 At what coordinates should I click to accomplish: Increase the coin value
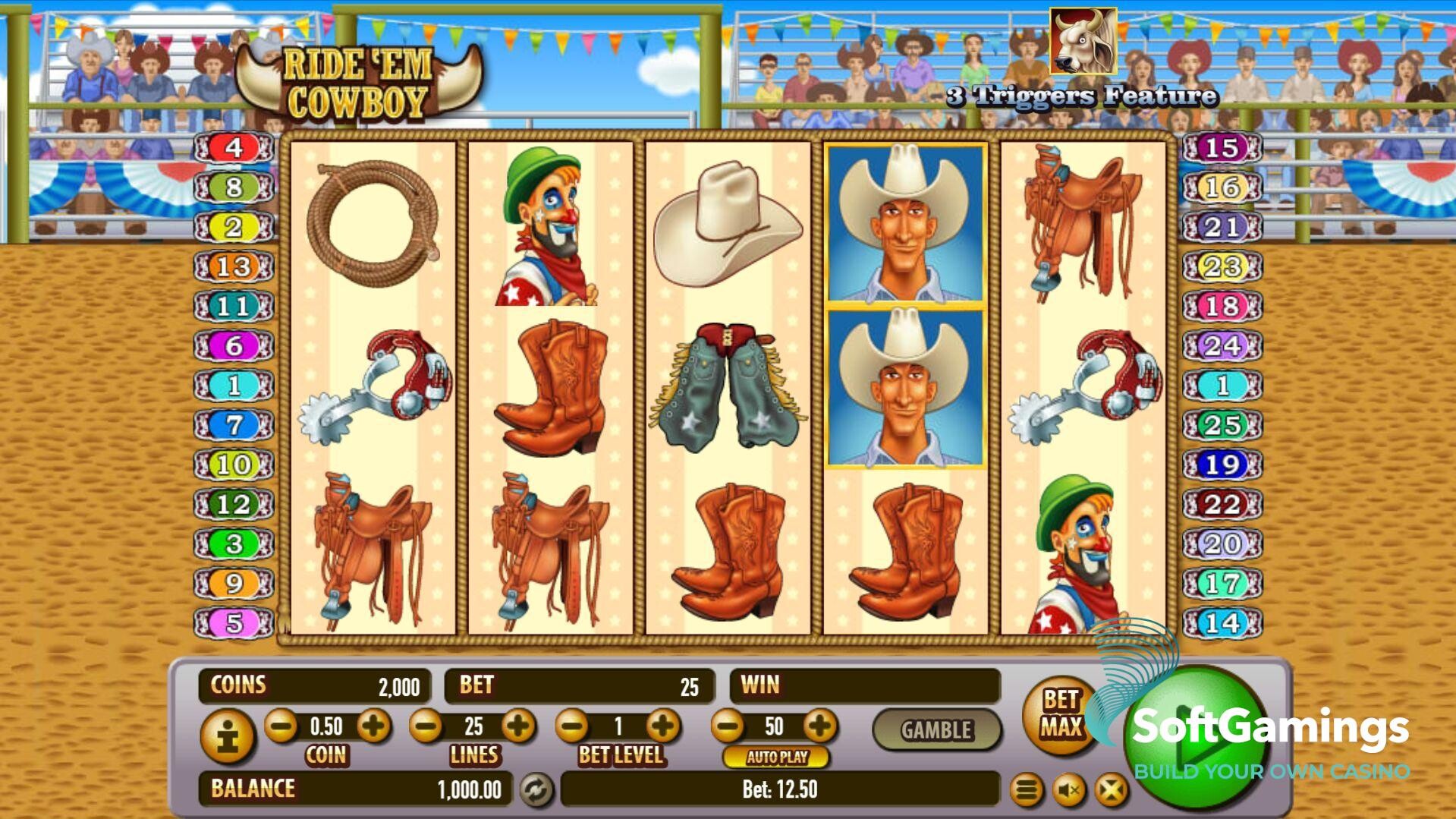[373, 726]
